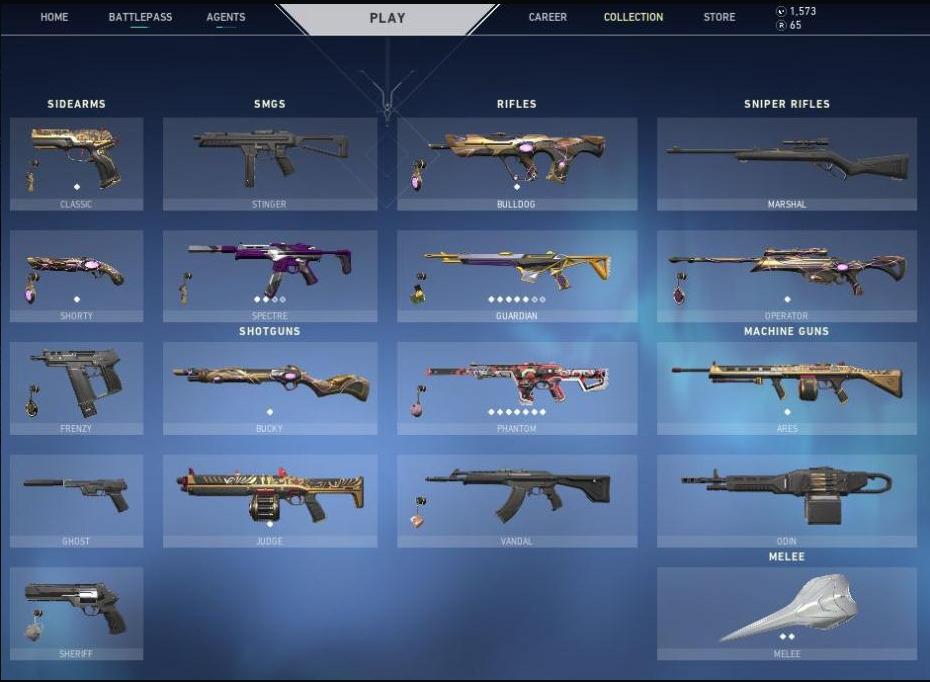The width and height of the screenshot is (930, 682).
Task: Switch to the Battlepass tab
Action: click(140, 17)
